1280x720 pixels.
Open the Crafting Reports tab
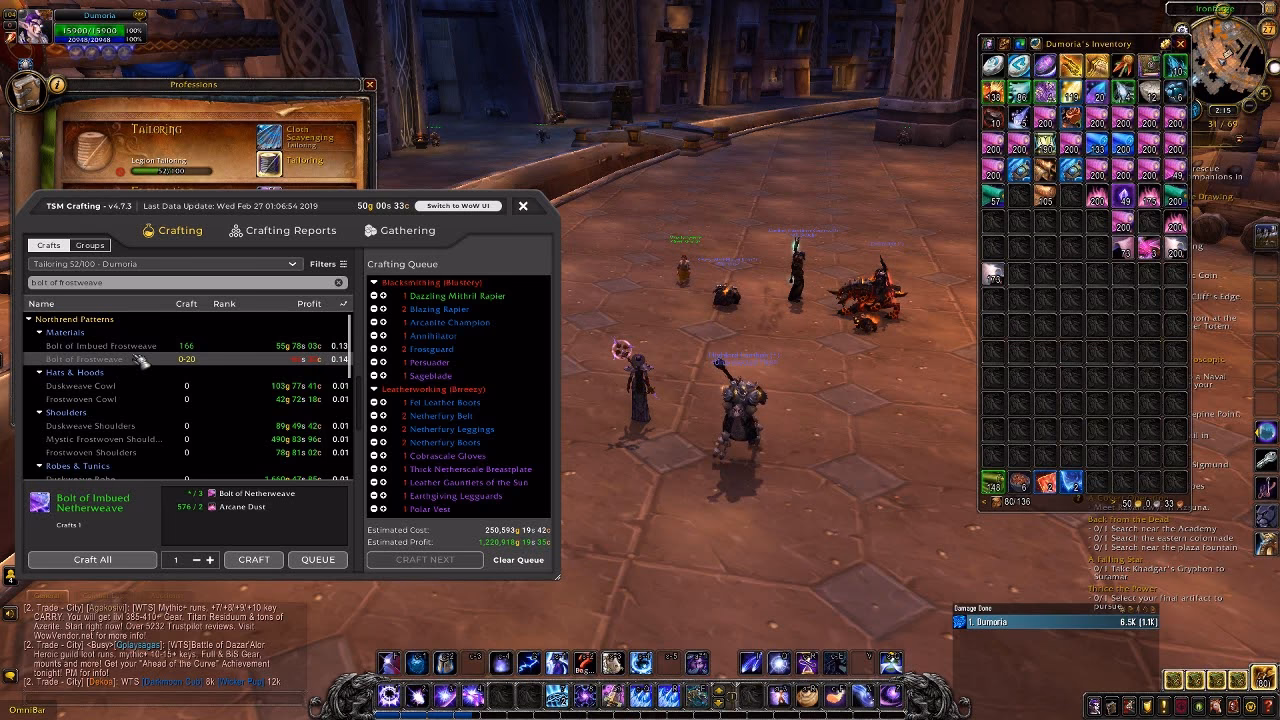click(x=282, y=231)
